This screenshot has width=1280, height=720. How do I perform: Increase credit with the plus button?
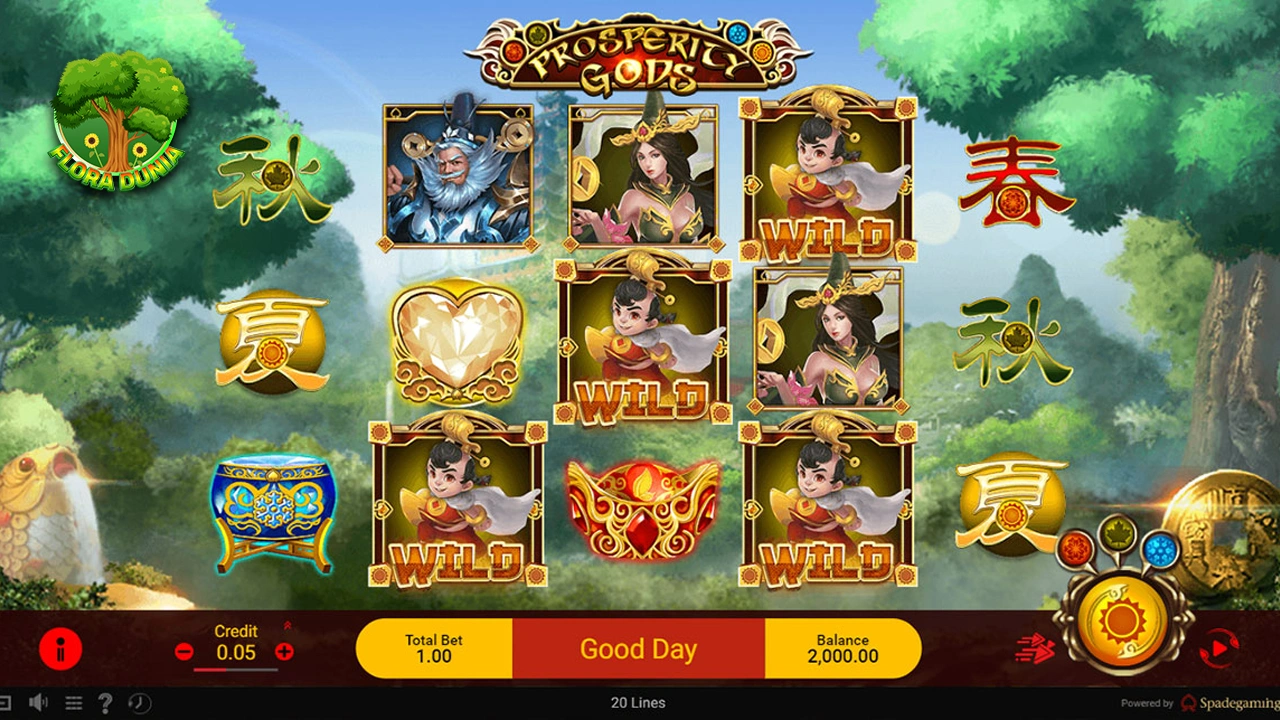tap(286, 651)
